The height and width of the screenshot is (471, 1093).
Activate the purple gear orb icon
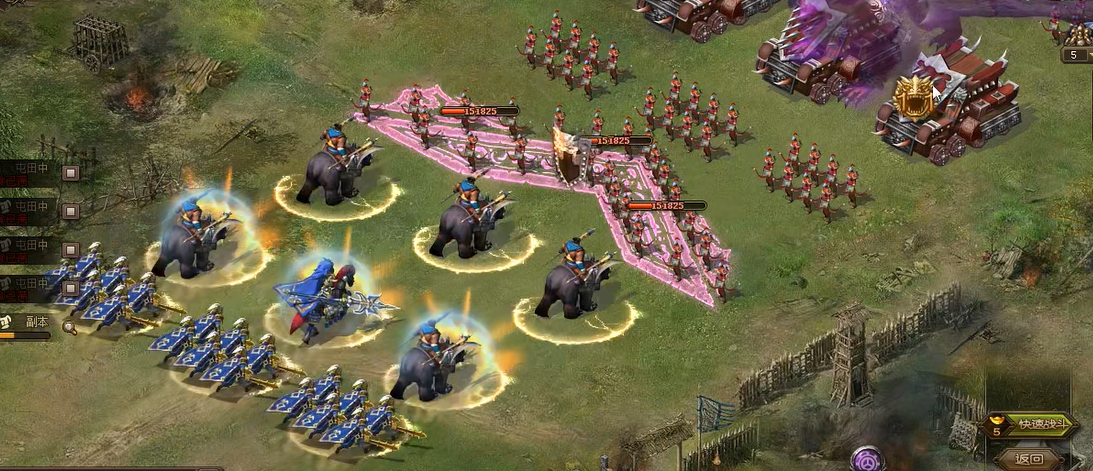point(867,460)
